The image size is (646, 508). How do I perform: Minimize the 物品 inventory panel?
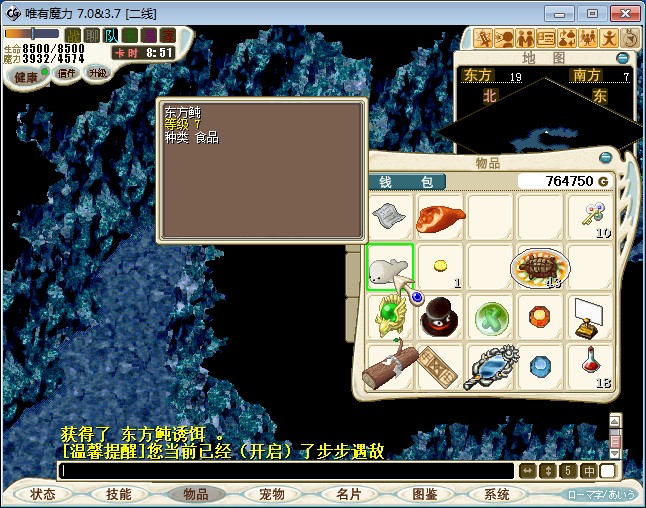point(605,158)
